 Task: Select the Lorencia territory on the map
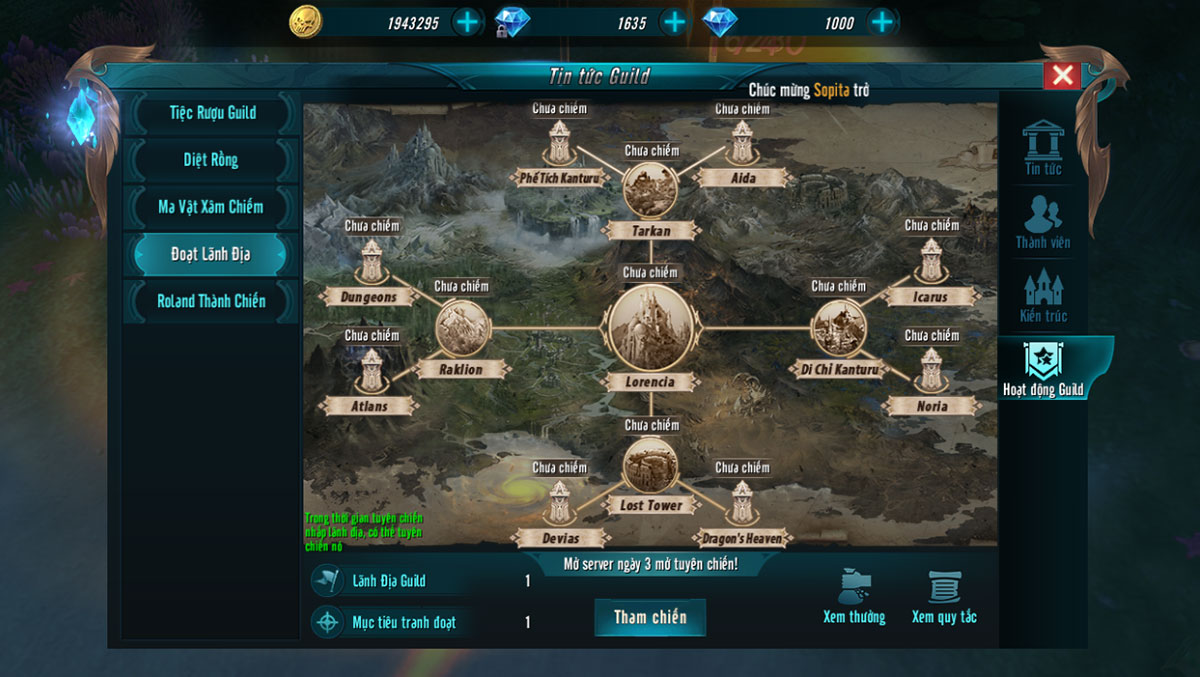[650, 328]
